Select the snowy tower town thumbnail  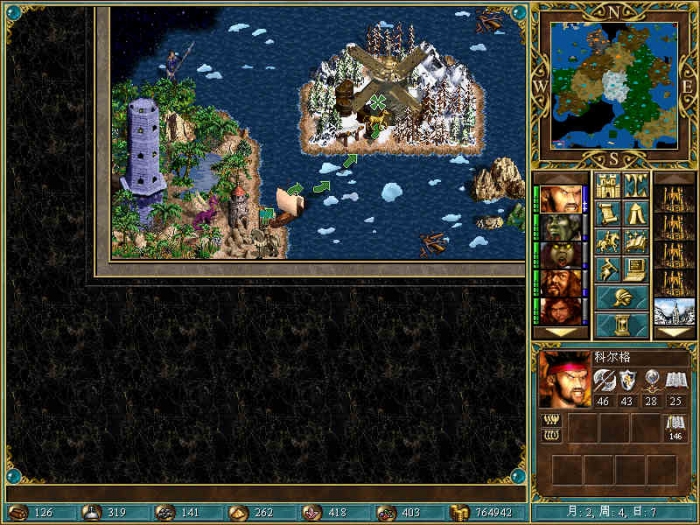(x=673, y=311)
